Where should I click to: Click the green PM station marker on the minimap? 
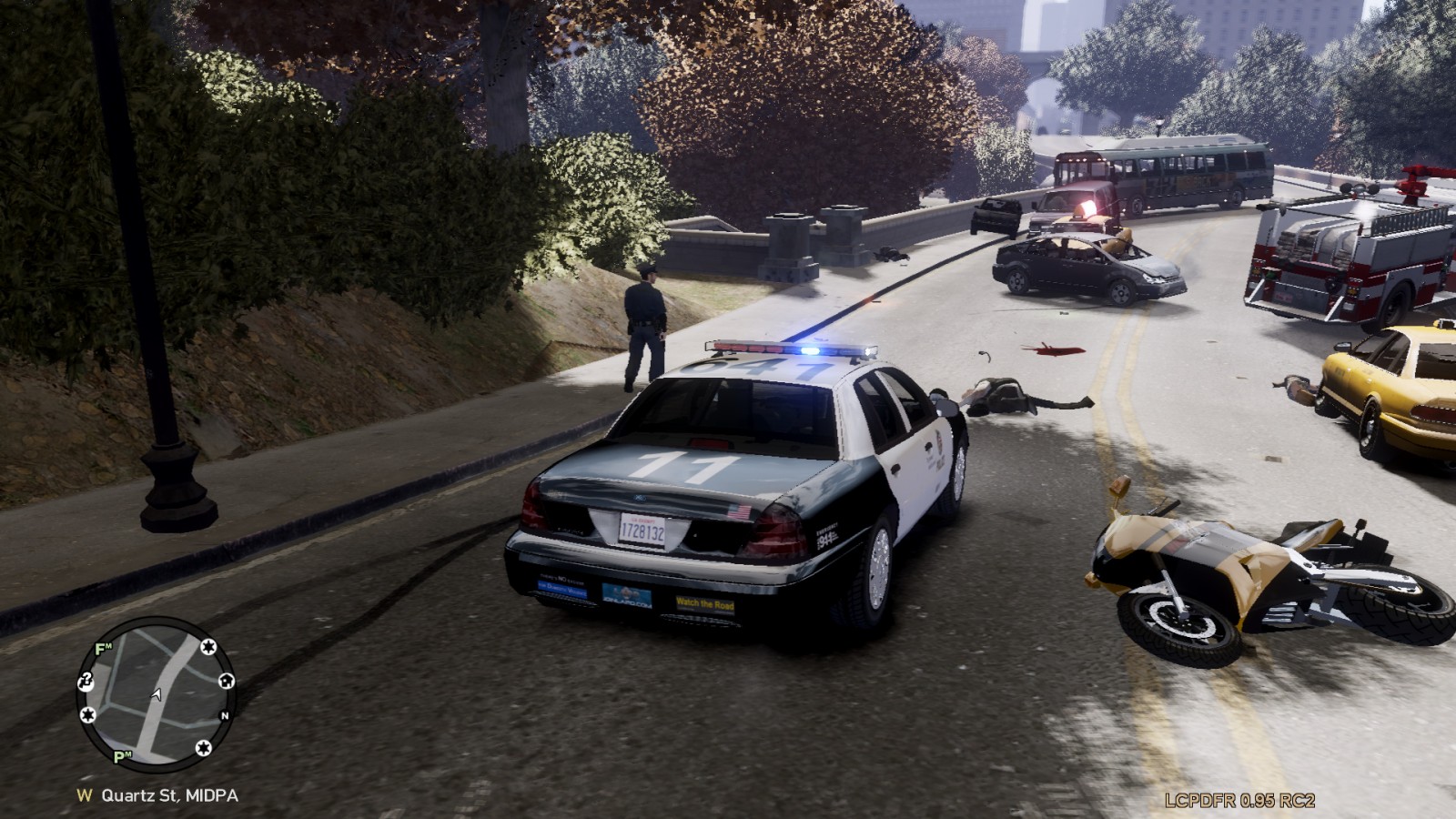coord(119,756)
